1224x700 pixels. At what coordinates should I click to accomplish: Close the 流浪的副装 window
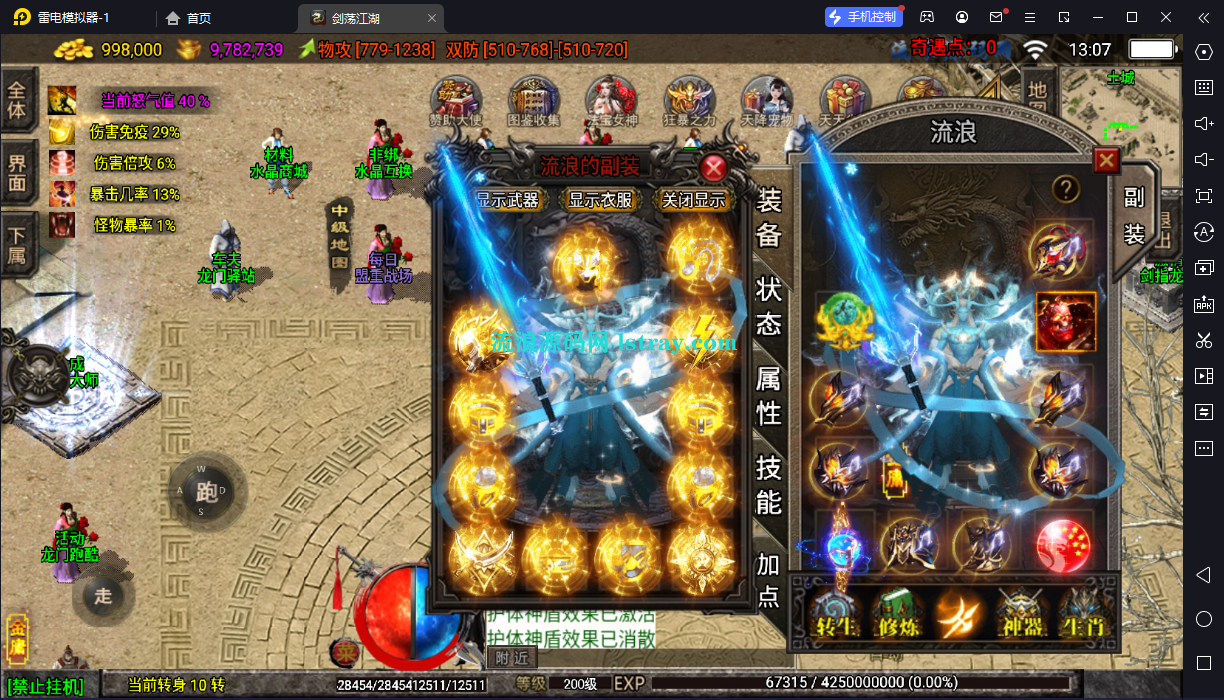(713, 167)
